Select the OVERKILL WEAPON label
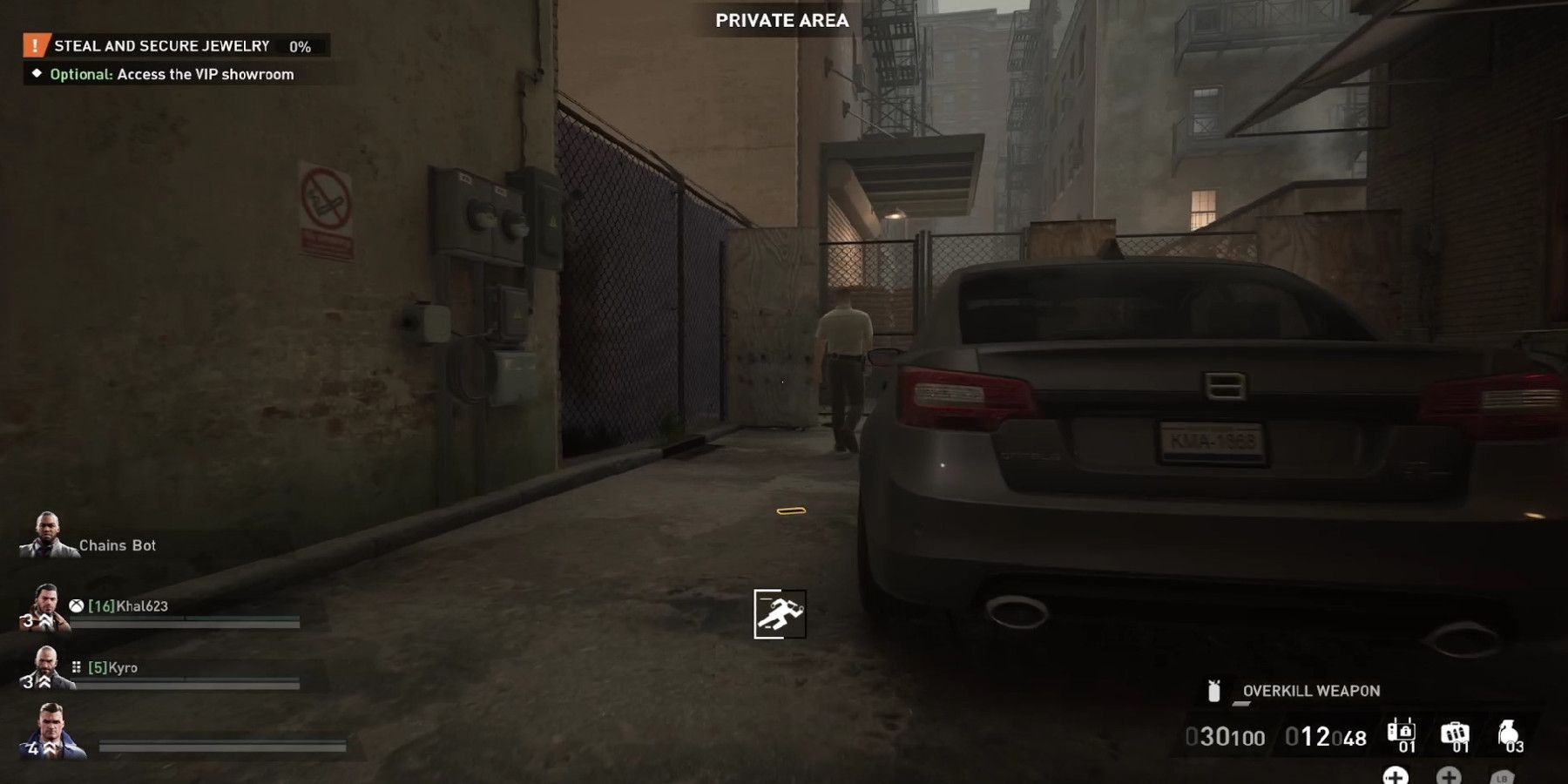The image size is (1568, 784). coord(1312,691)
